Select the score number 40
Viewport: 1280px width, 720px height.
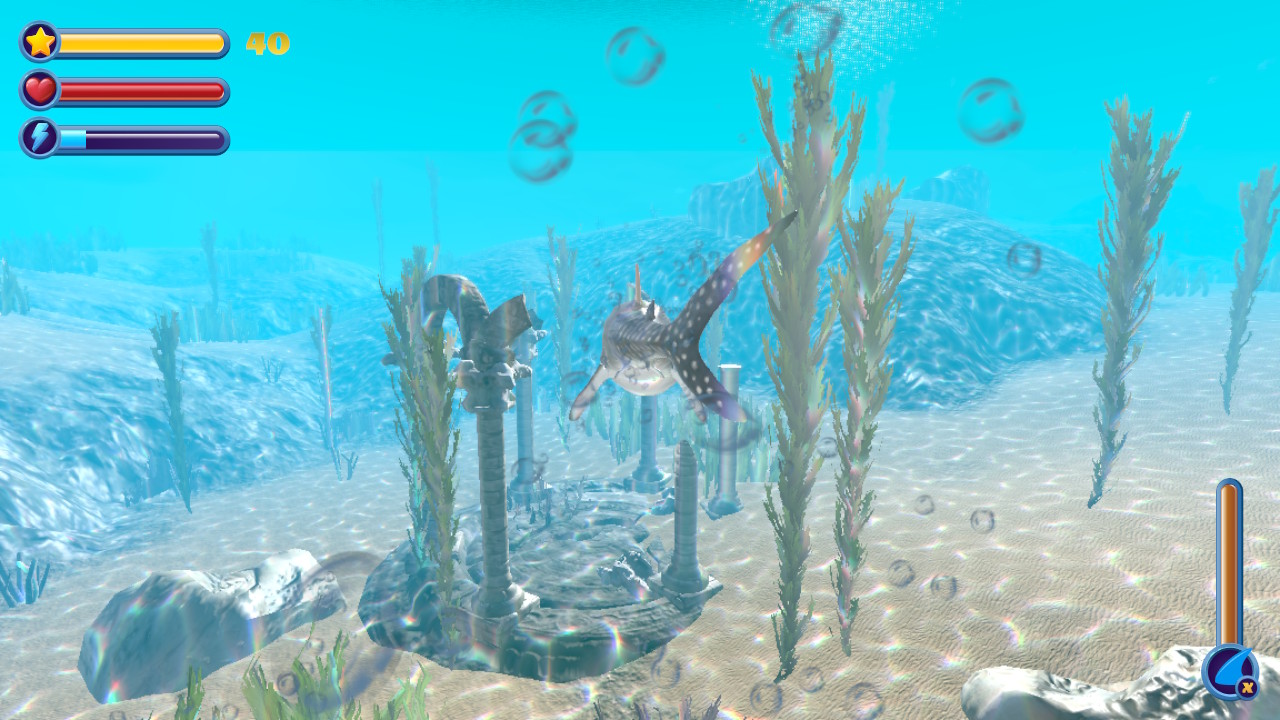point(268,42)
